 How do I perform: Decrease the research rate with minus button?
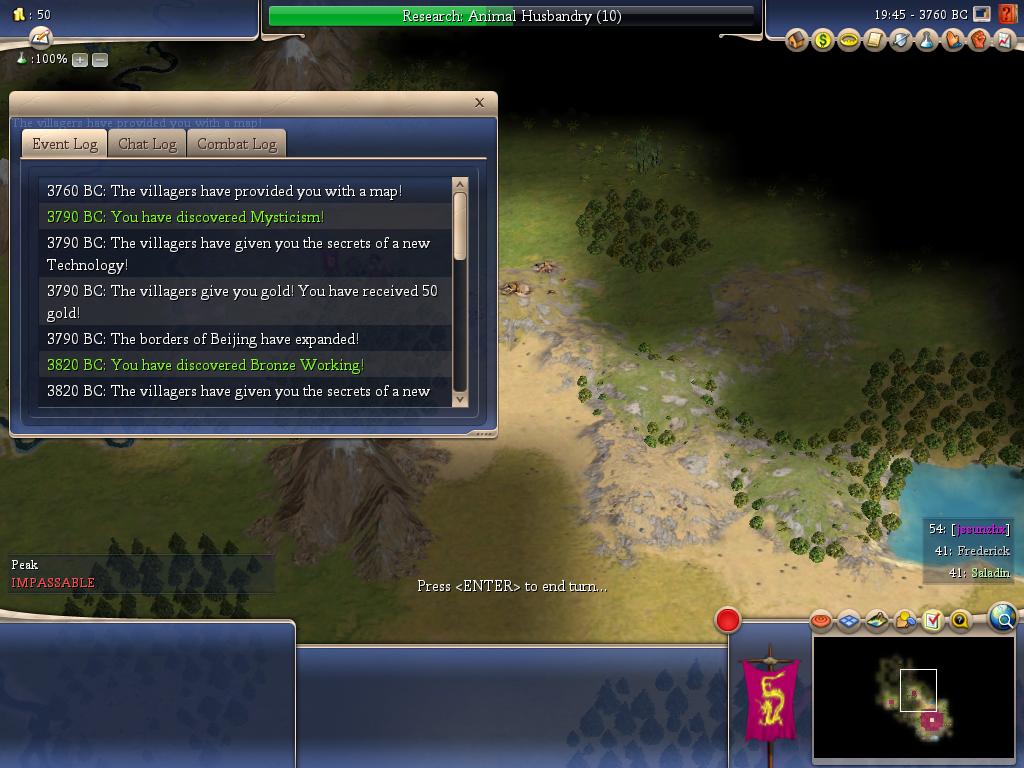coord(100,60)
